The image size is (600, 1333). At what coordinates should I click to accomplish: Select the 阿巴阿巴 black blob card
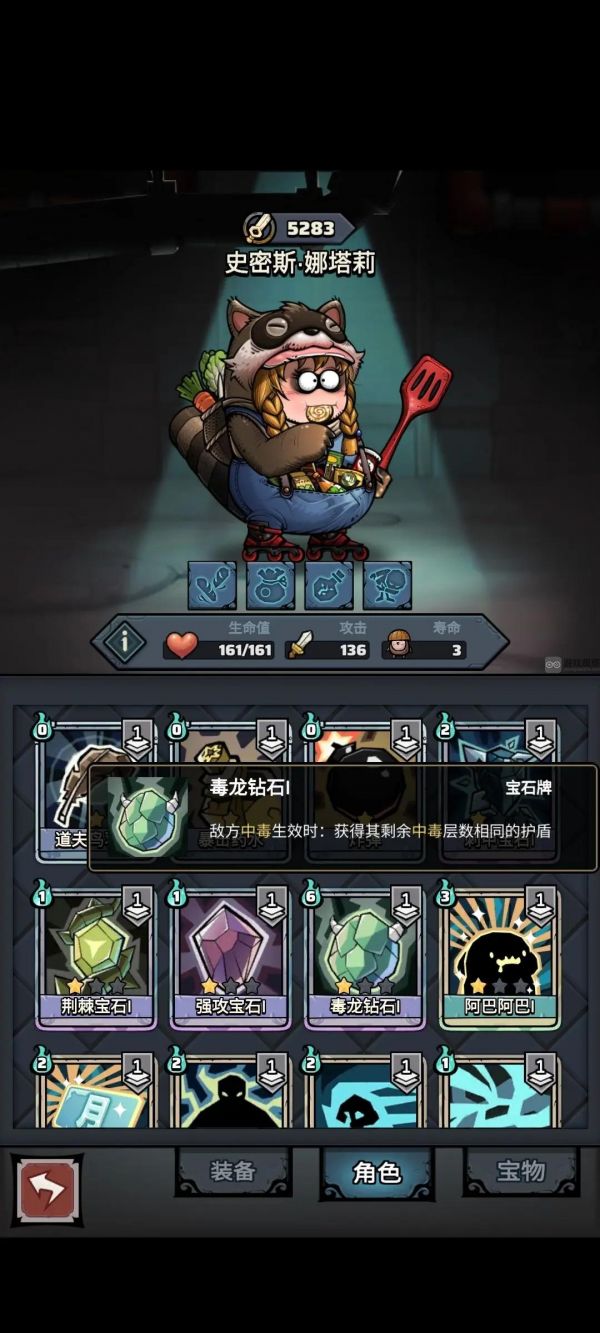coord(499,958)
